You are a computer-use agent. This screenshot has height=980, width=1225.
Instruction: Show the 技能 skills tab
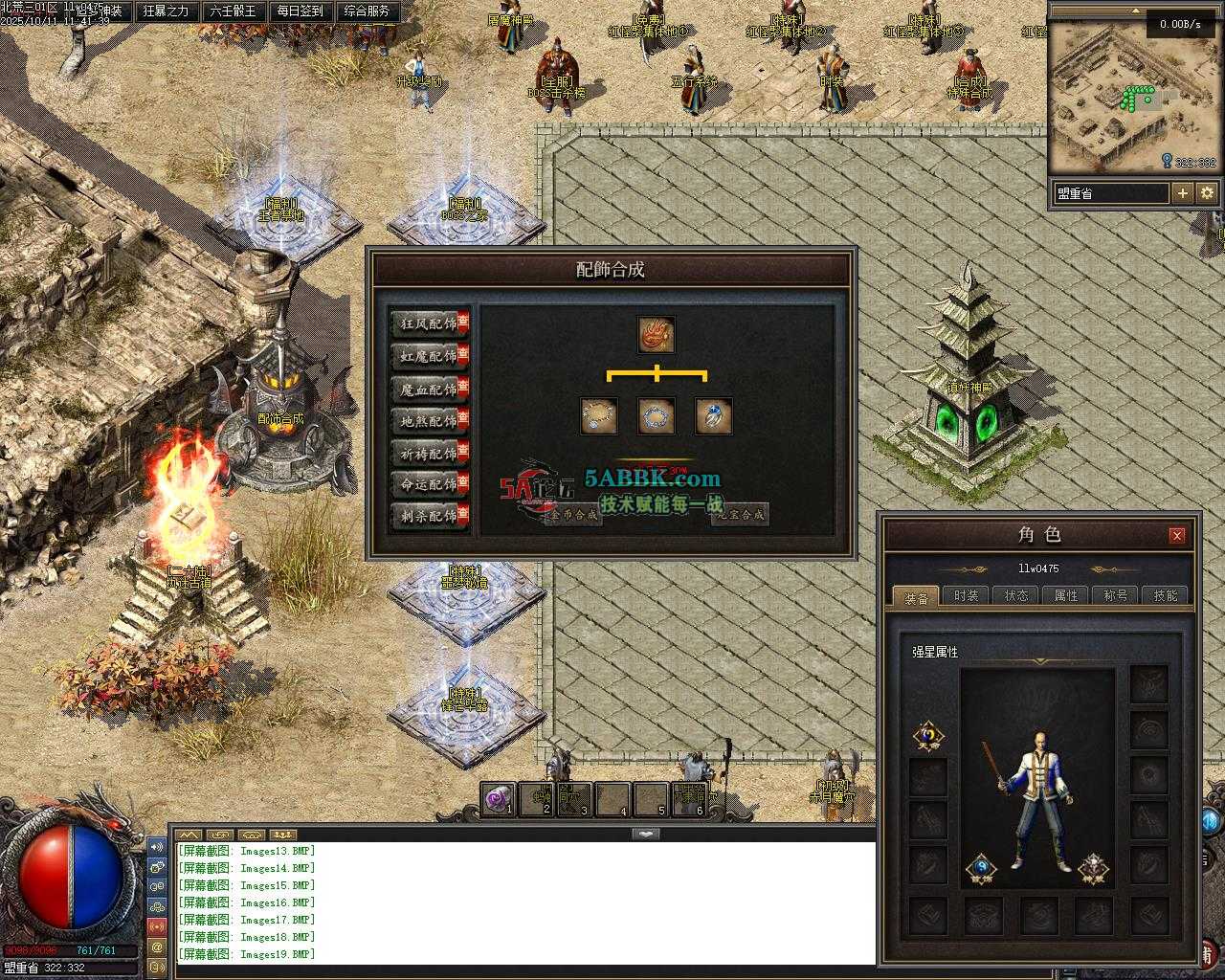pos(1166,595)
